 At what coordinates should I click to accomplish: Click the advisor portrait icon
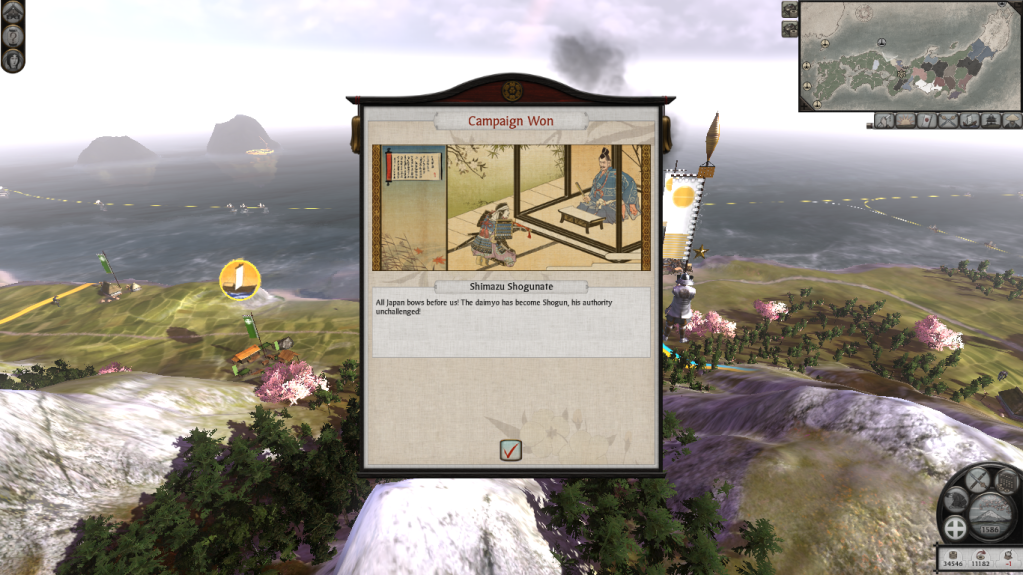pos(12,59)
